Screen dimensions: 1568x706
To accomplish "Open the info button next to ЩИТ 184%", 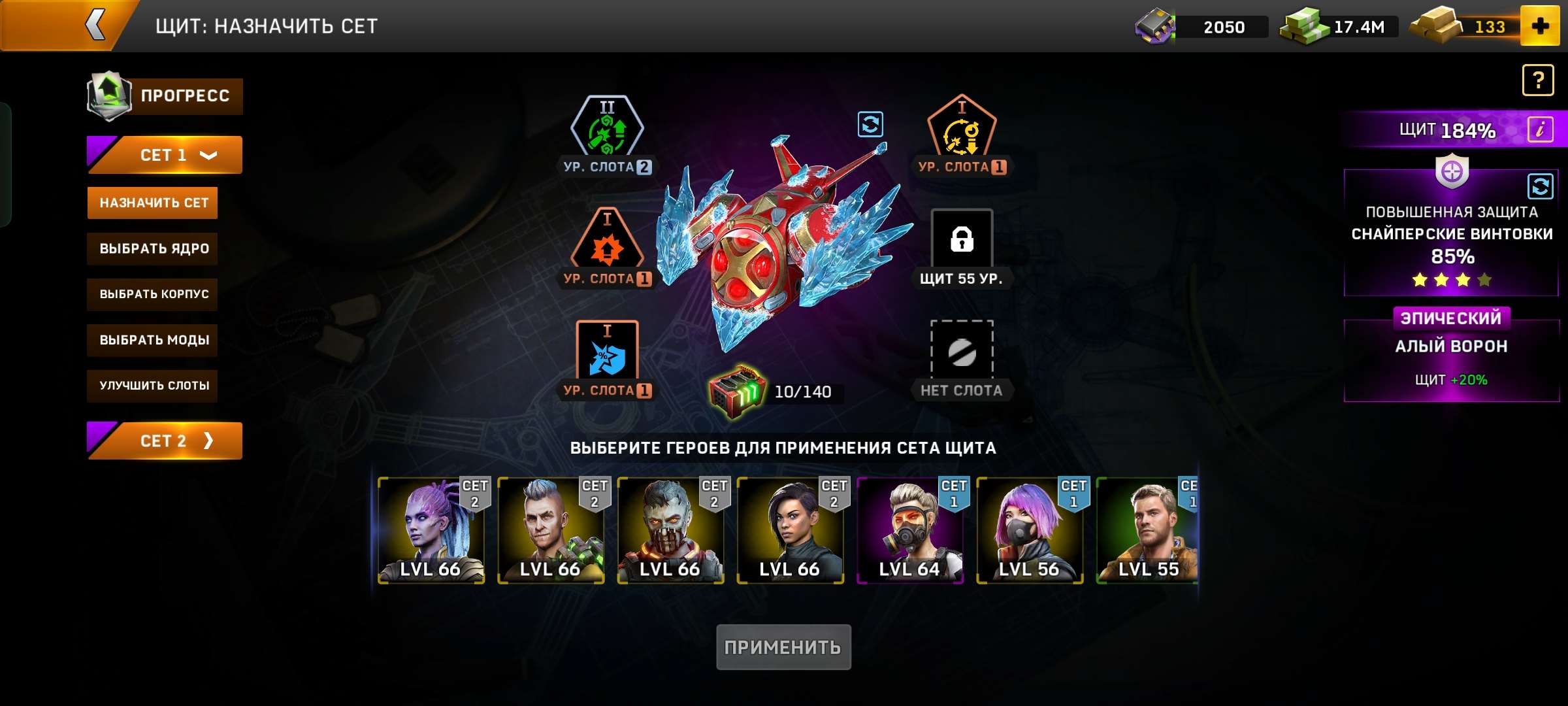I will pos(1541,130).
